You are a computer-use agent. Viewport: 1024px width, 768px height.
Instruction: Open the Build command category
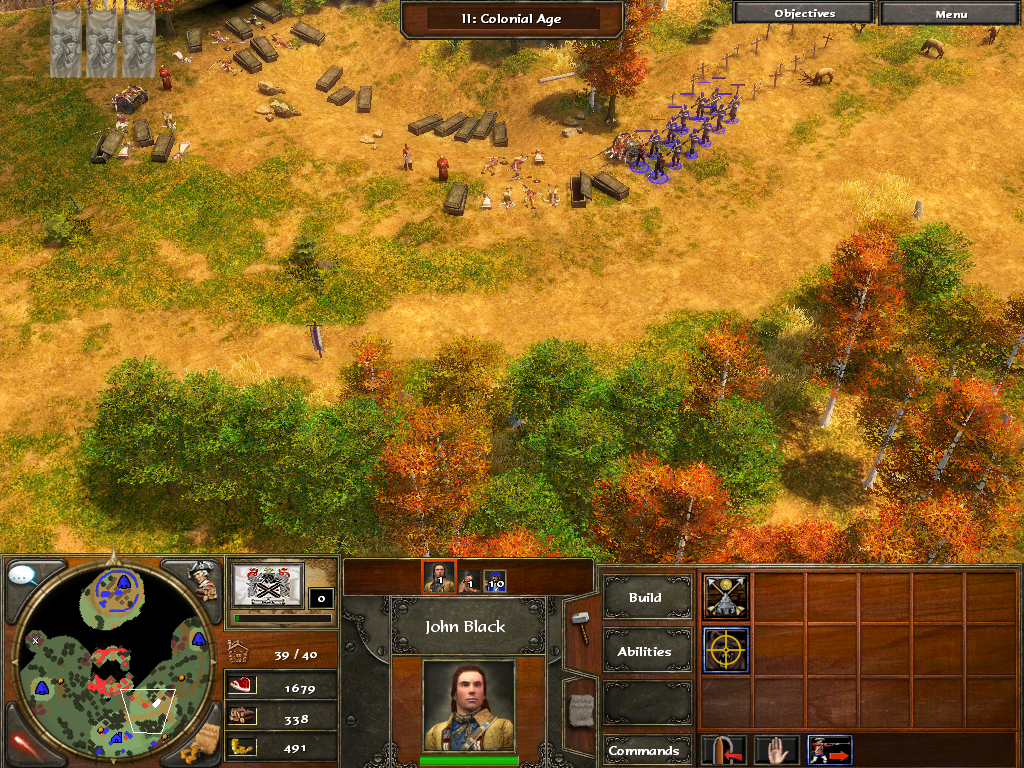(x=645, y=598)
